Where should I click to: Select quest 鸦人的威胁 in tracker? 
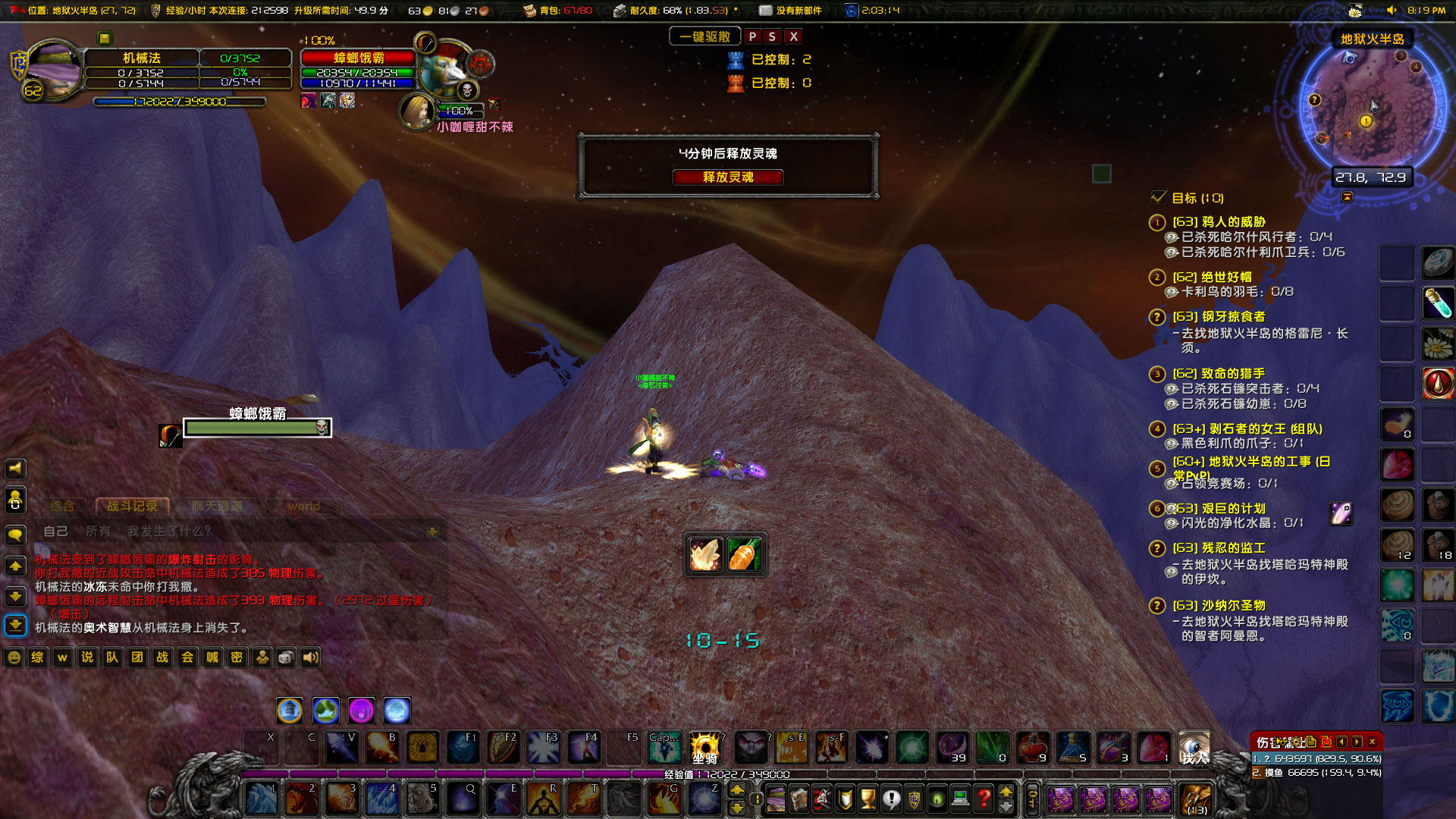tap(1219, 221)
